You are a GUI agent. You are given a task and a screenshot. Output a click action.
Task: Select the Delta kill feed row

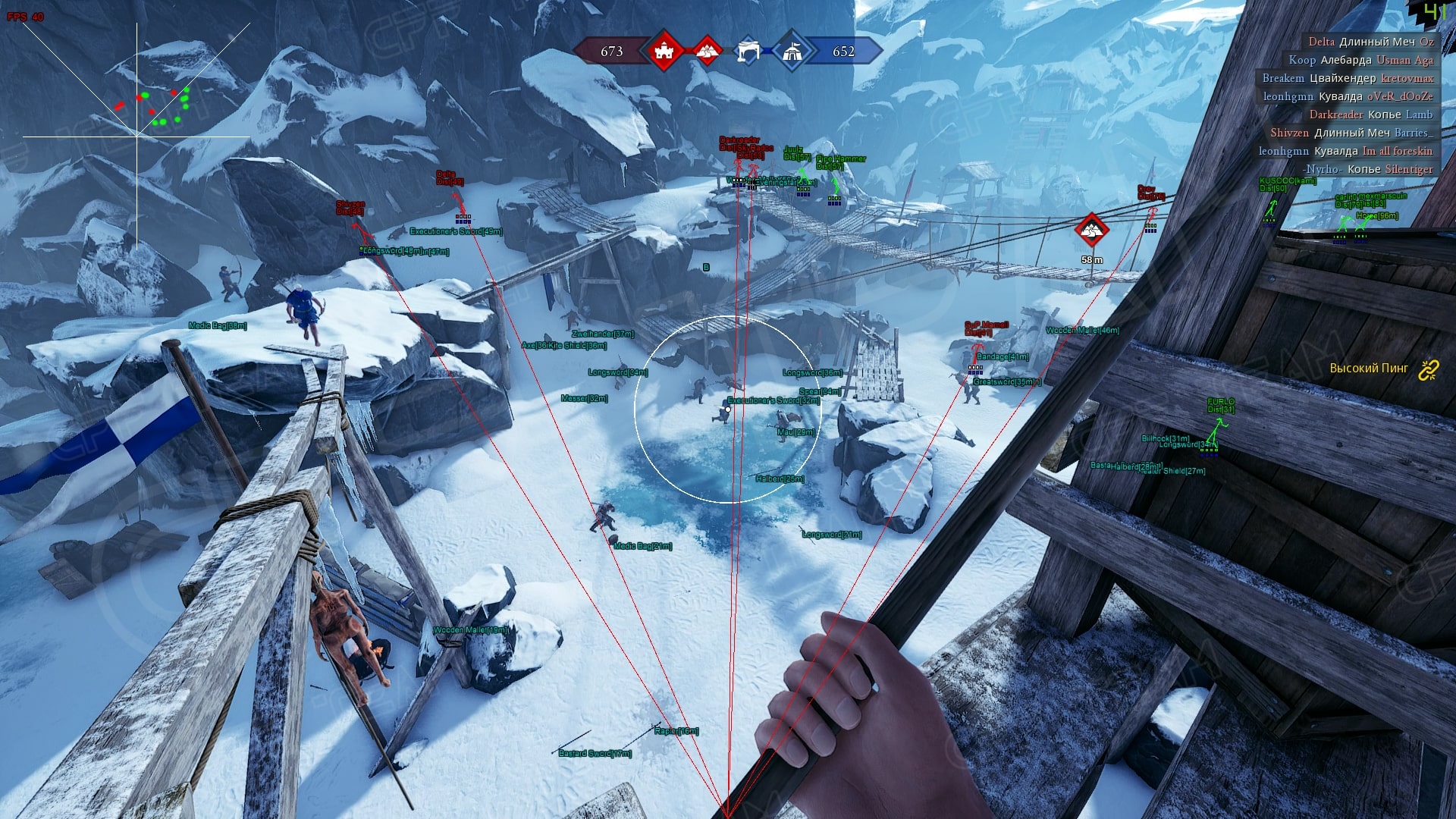(x=1370, y=42)
